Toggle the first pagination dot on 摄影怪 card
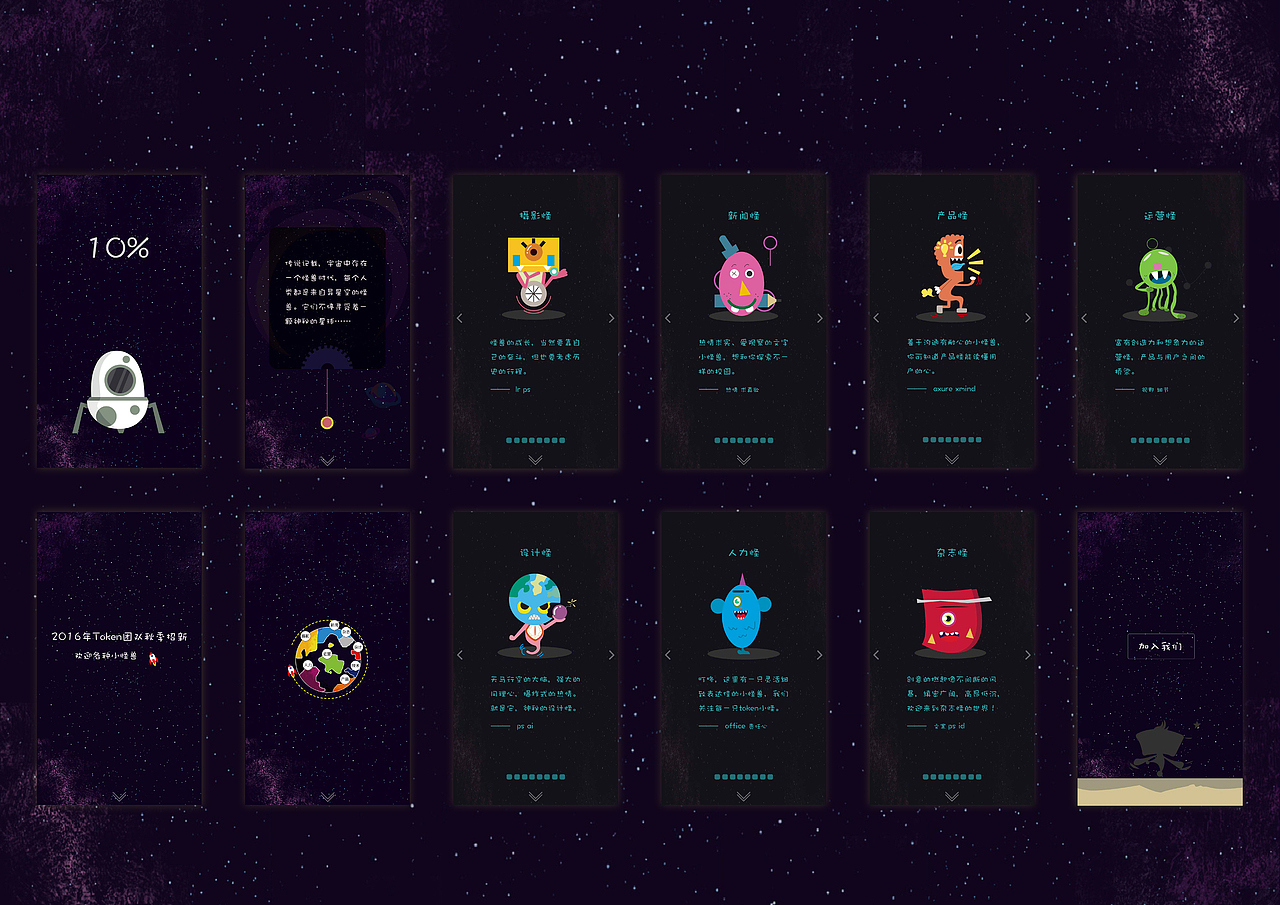This screenshot has width=1280, height=905. [510, 440]
